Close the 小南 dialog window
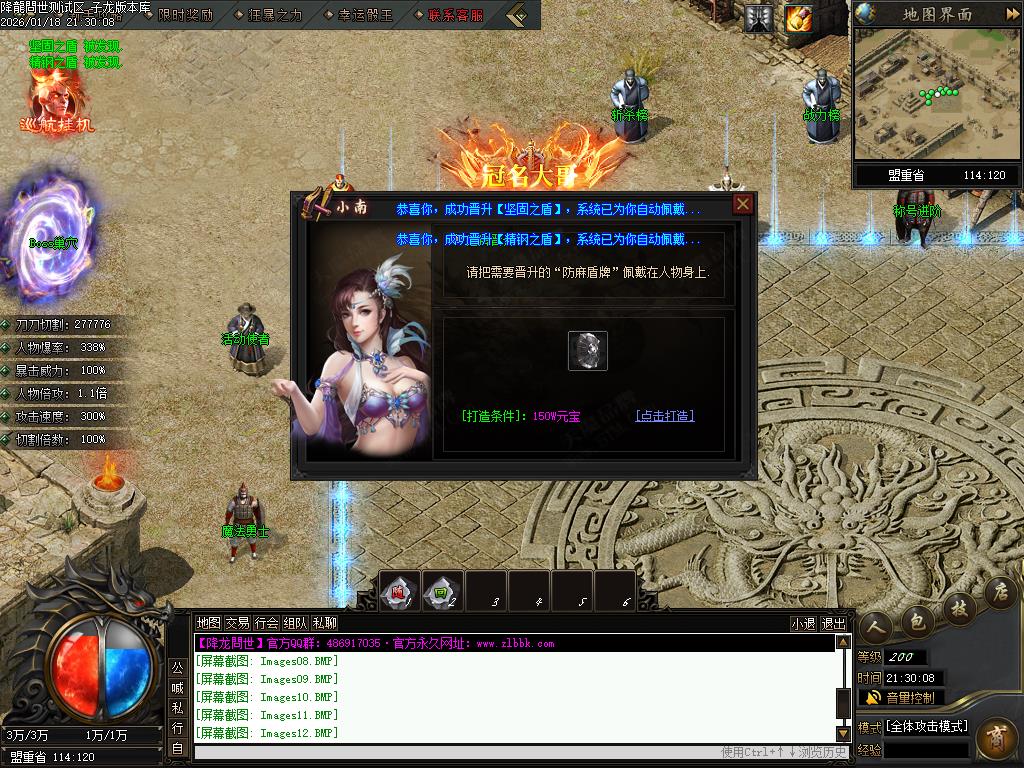Image resolution: width=1024 pixels, height=768 pixels. (x=742, y=205)
